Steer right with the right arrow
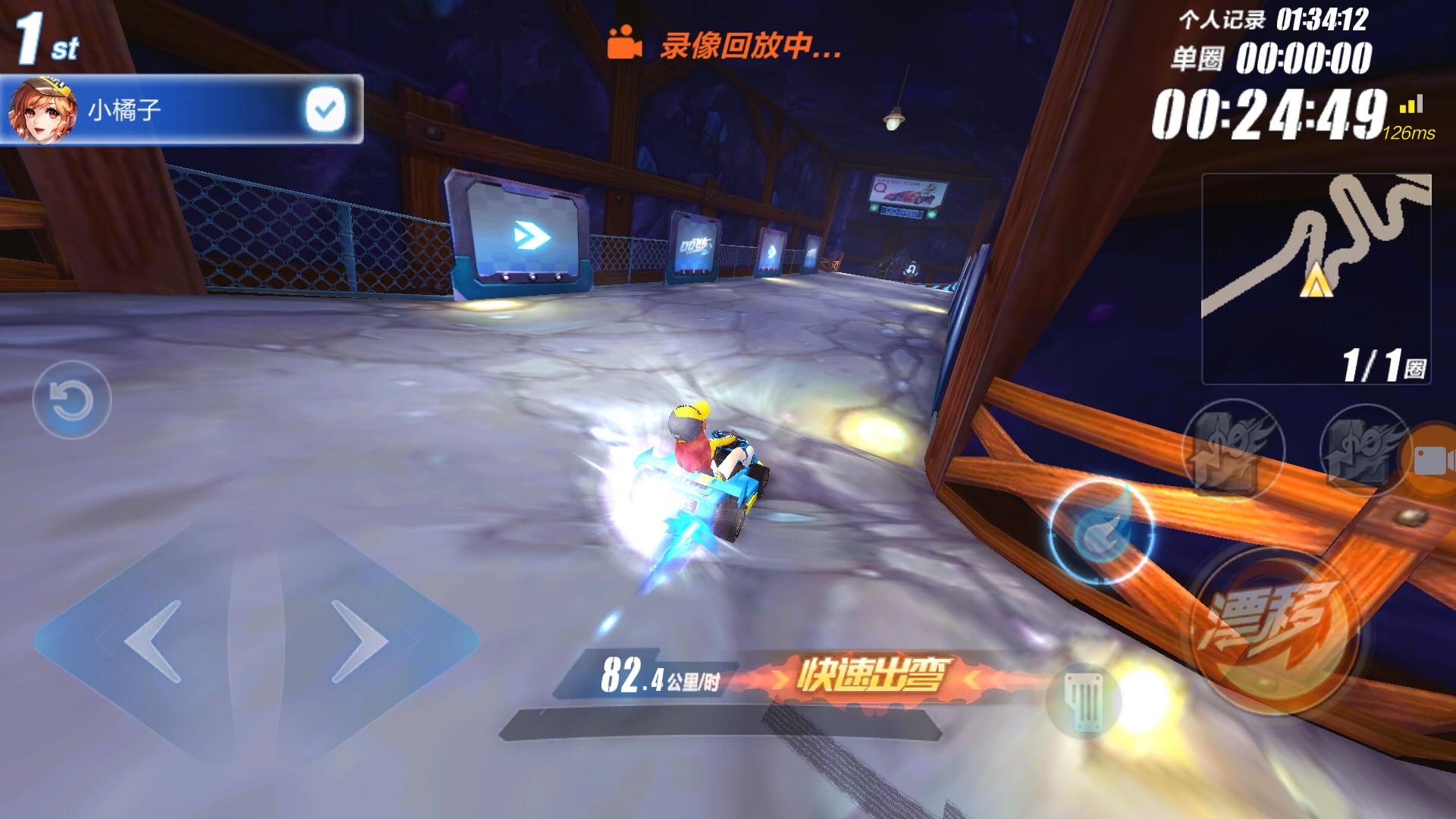The height and width of the screenshot is (819, 1456). (x=360, y=641)
